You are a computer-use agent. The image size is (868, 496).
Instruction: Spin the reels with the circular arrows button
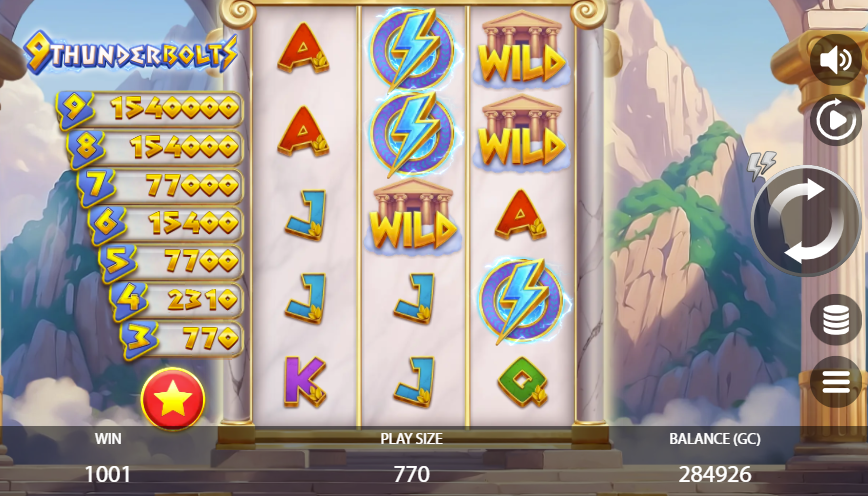point(807,221)
